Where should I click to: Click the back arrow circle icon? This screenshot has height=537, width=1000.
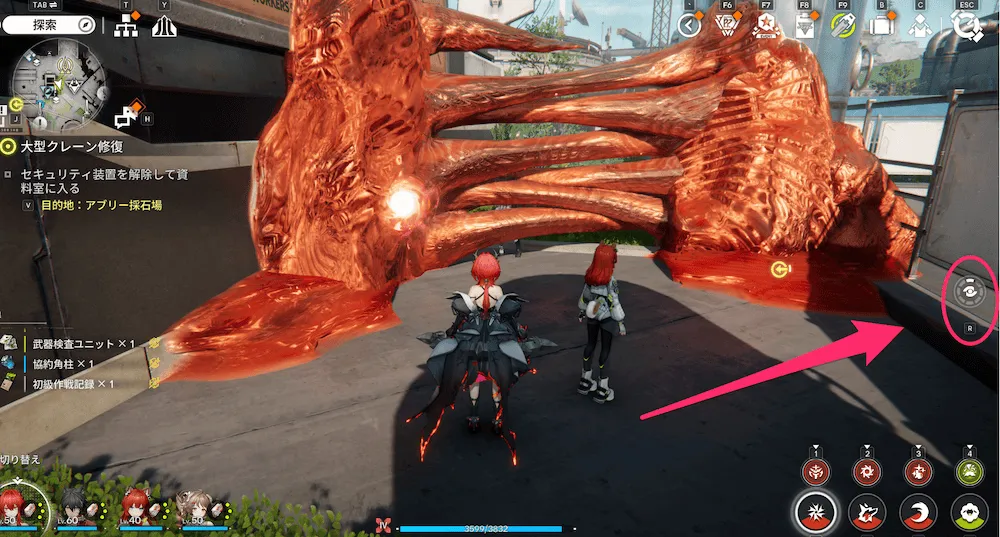click(689, 26)
